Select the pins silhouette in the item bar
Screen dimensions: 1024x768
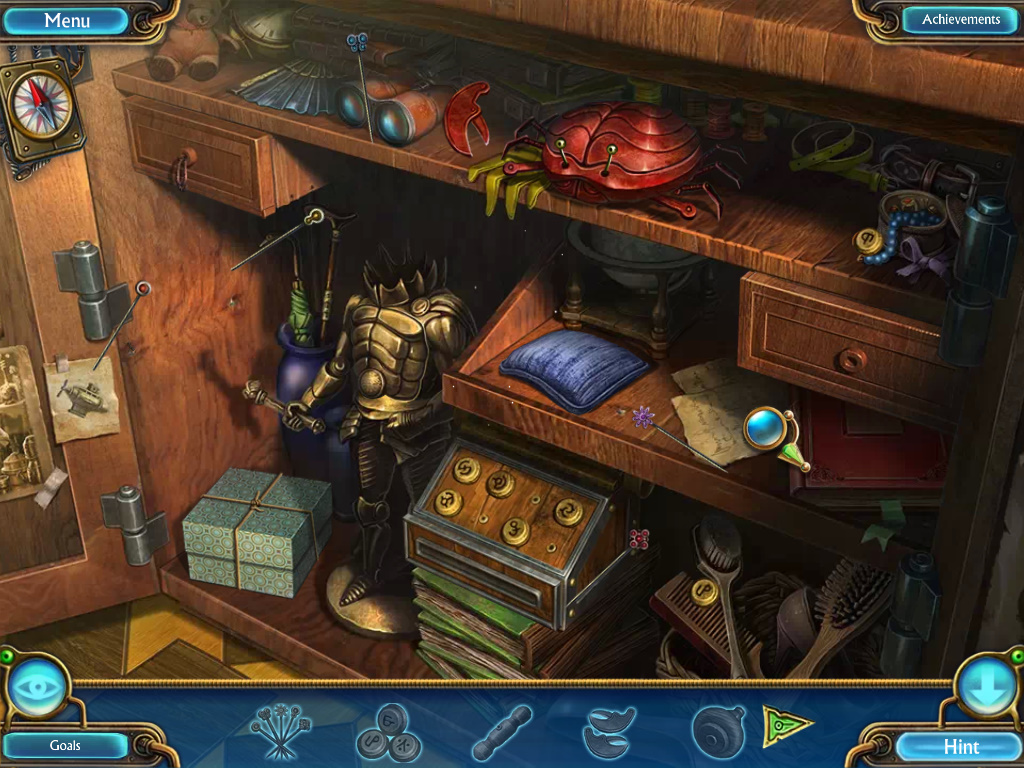coord(280,731)
